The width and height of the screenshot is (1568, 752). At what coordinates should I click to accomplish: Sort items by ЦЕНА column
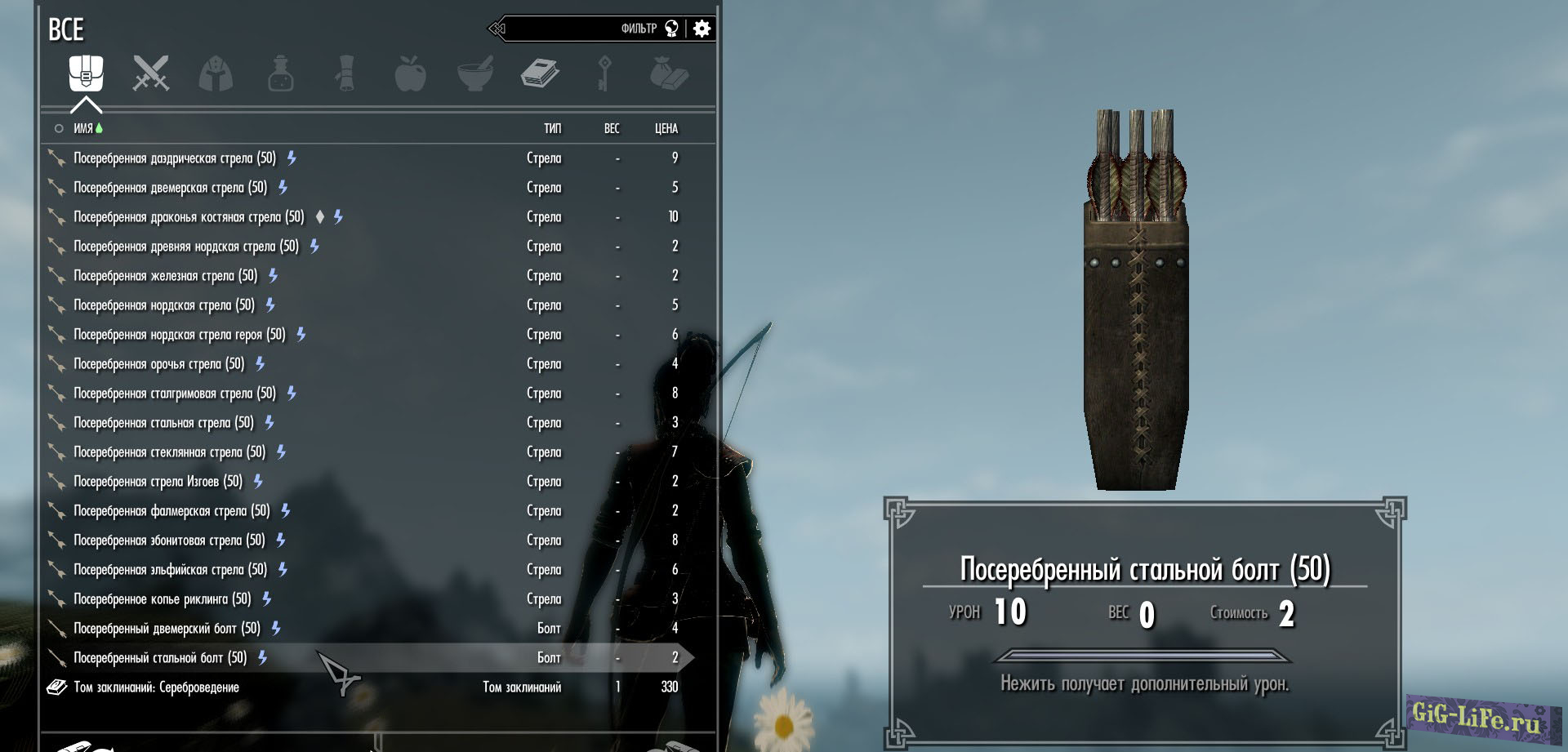(666, 128)
